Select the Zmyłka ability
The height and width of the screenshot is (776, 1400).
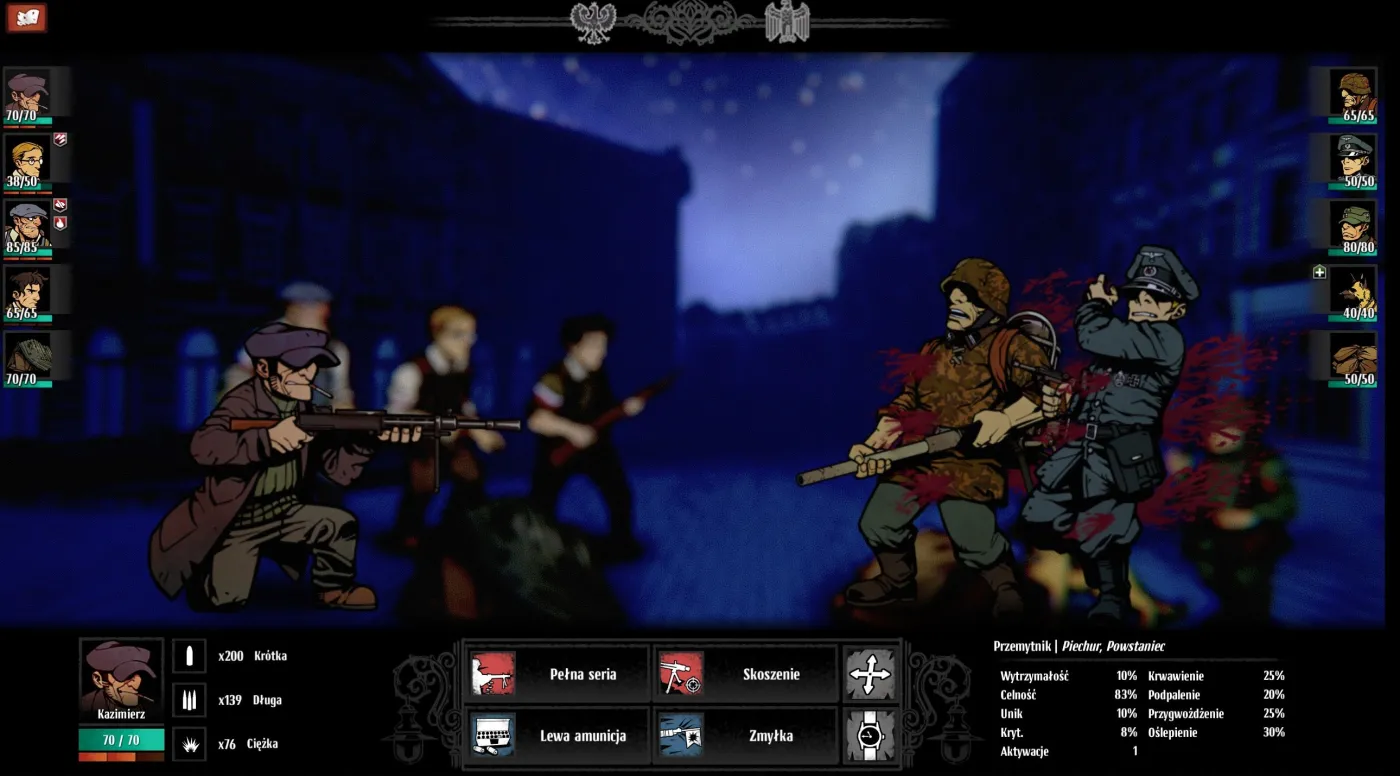coord(745,736)
